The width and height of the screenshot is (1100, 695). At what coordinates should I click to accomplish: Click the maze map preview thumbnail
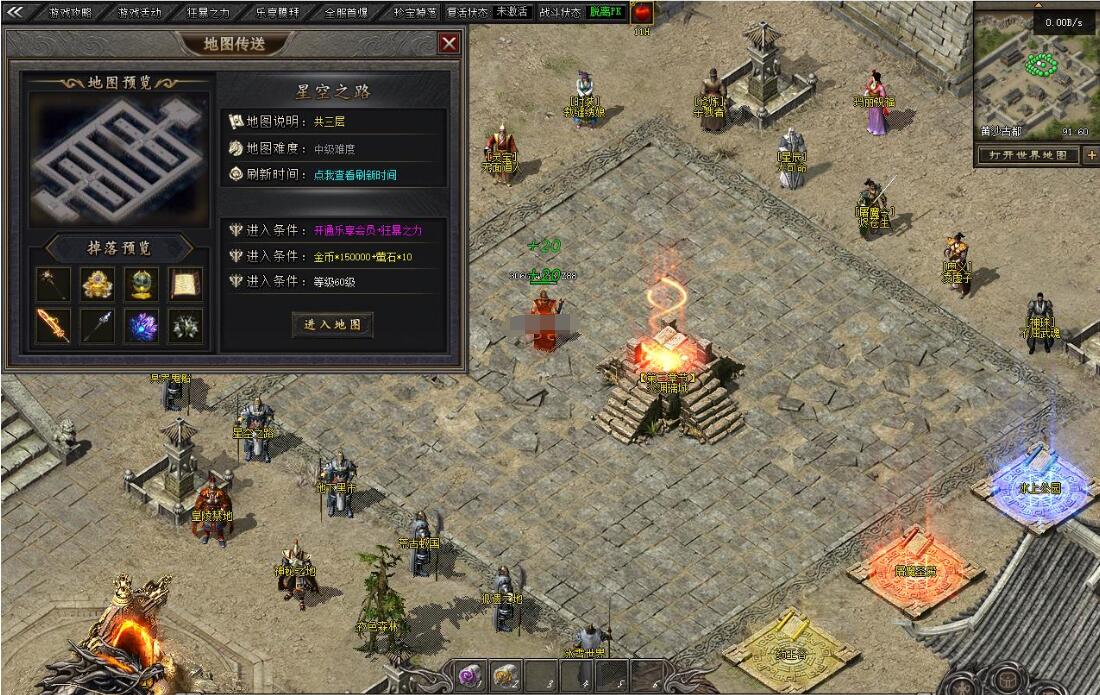tap(119, 158)
